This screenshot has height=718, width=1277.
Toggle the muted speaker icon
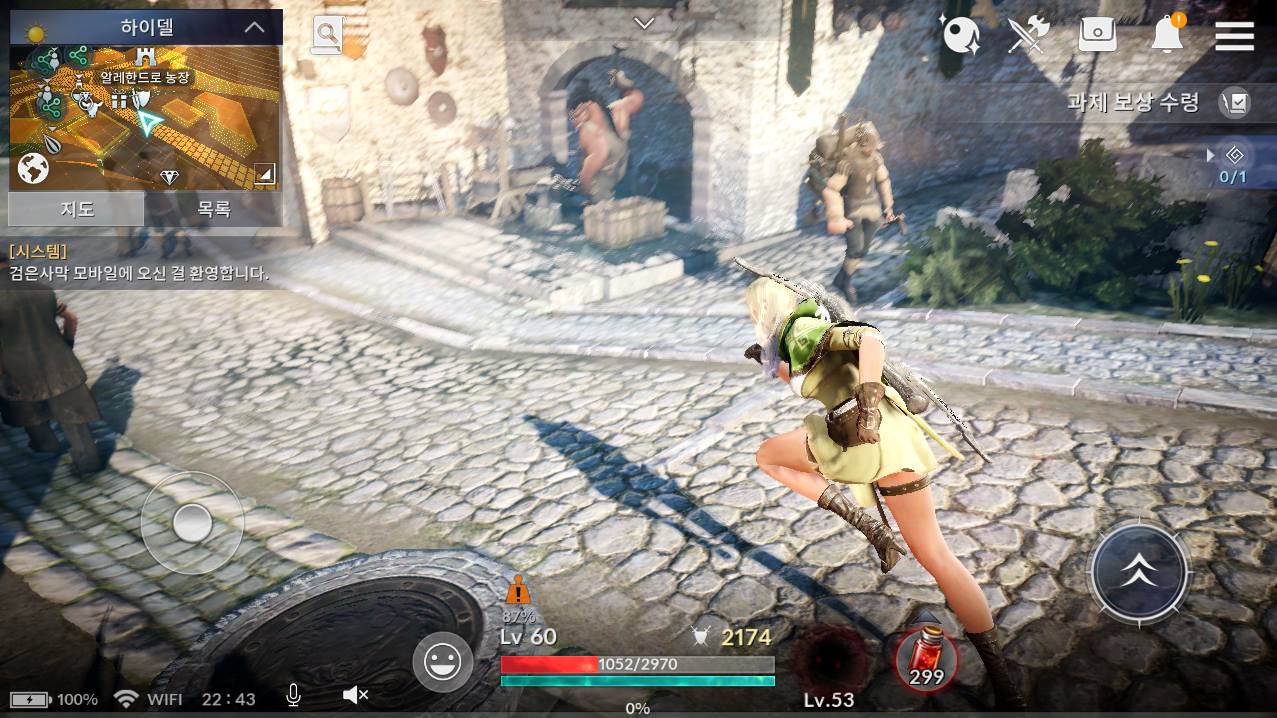pos(355,696)
